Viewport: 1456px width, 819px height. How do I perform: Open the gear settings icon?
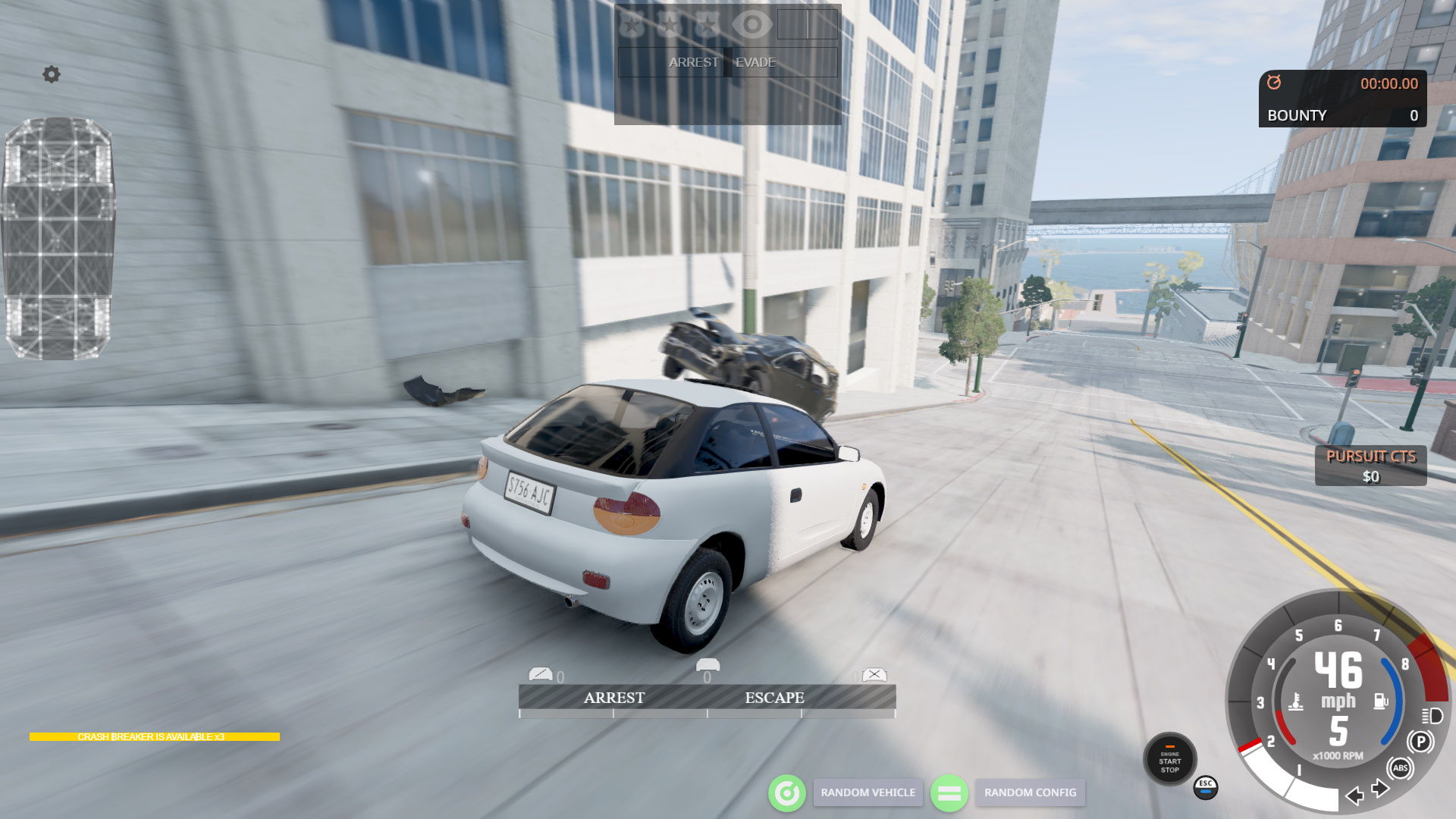52,74
